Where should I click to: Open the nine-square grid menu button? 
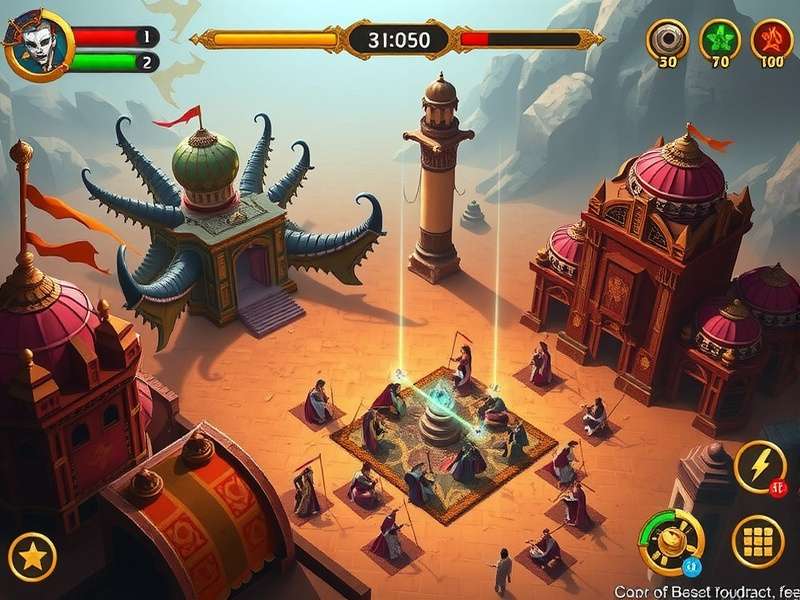758,541
